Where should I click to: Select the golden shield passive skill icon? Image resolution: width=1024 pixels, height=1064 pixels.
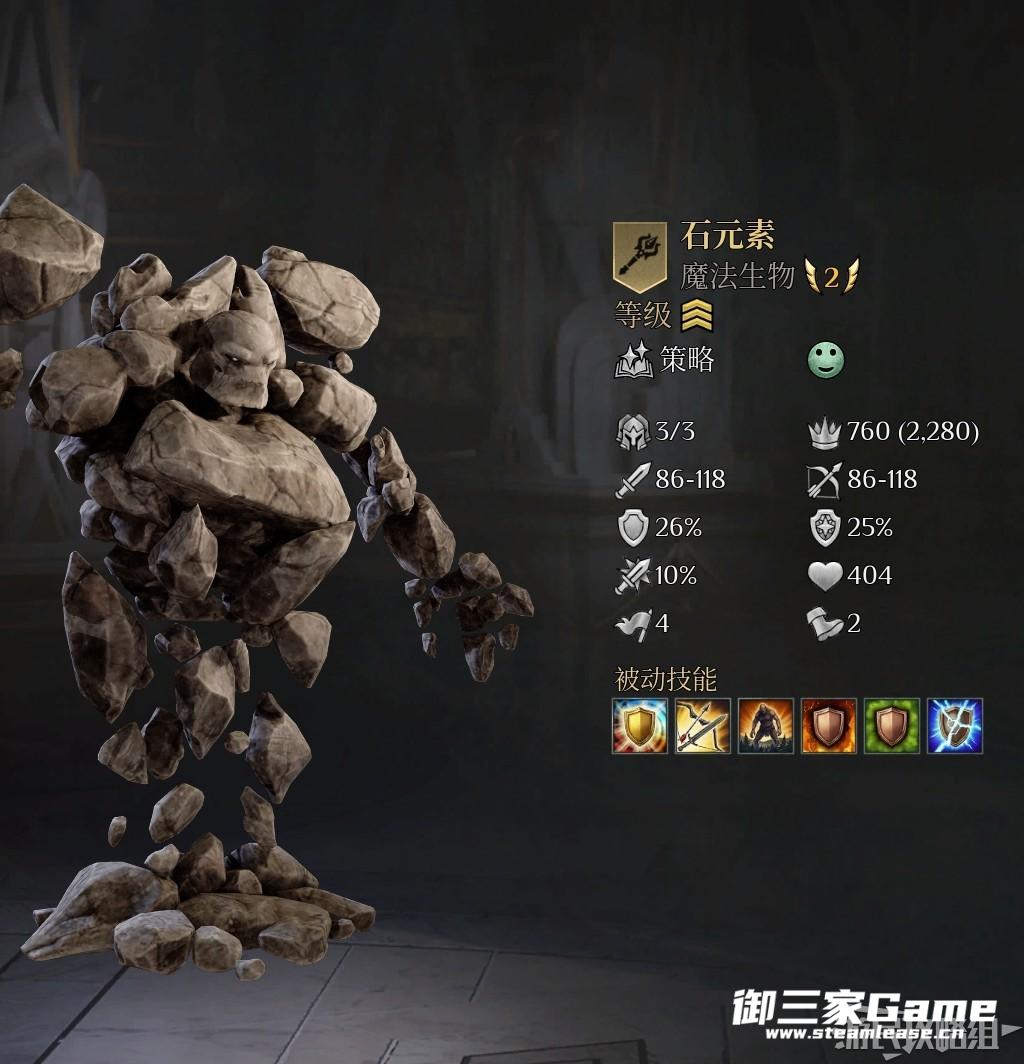tap(640, 726)
